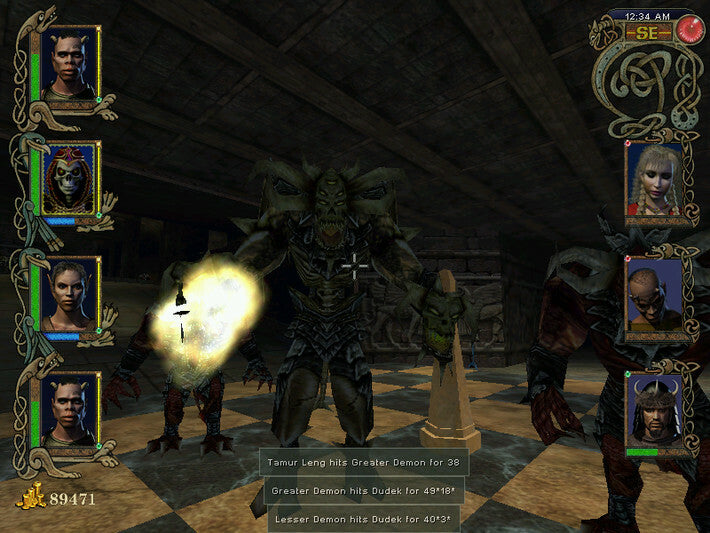Select the bald bearded man portrait
This screenshot has height=533, width=710.
(654, 295)
